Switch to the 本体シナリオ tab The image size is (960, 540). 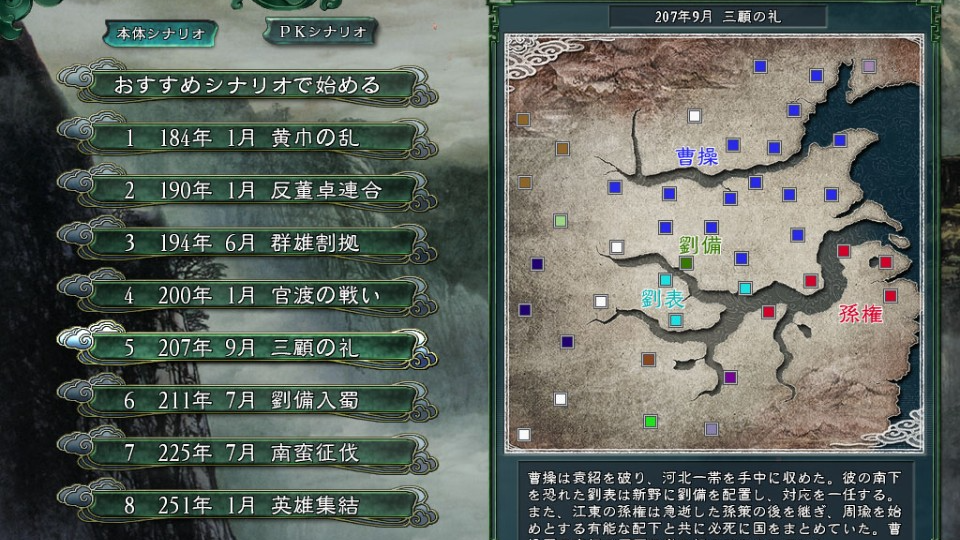coord(161,33)
